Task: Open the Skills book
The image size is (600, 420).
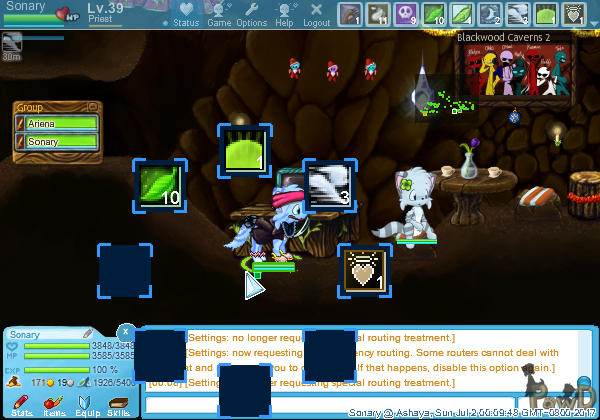Action: [x=118, y=405]
